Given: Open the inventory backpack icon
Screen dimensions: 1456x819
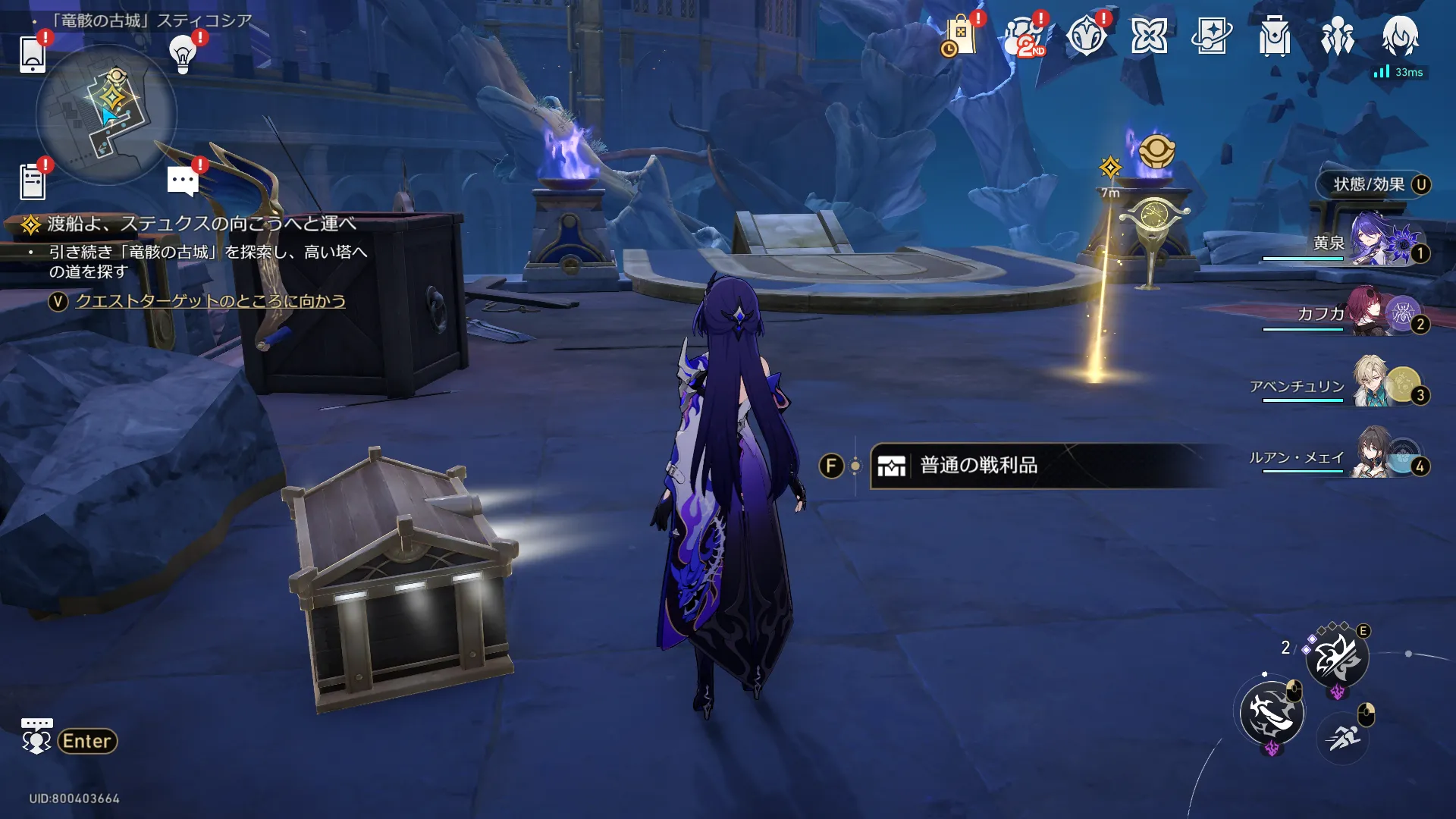Looking at the screenshot, I should pos(1274,36).
